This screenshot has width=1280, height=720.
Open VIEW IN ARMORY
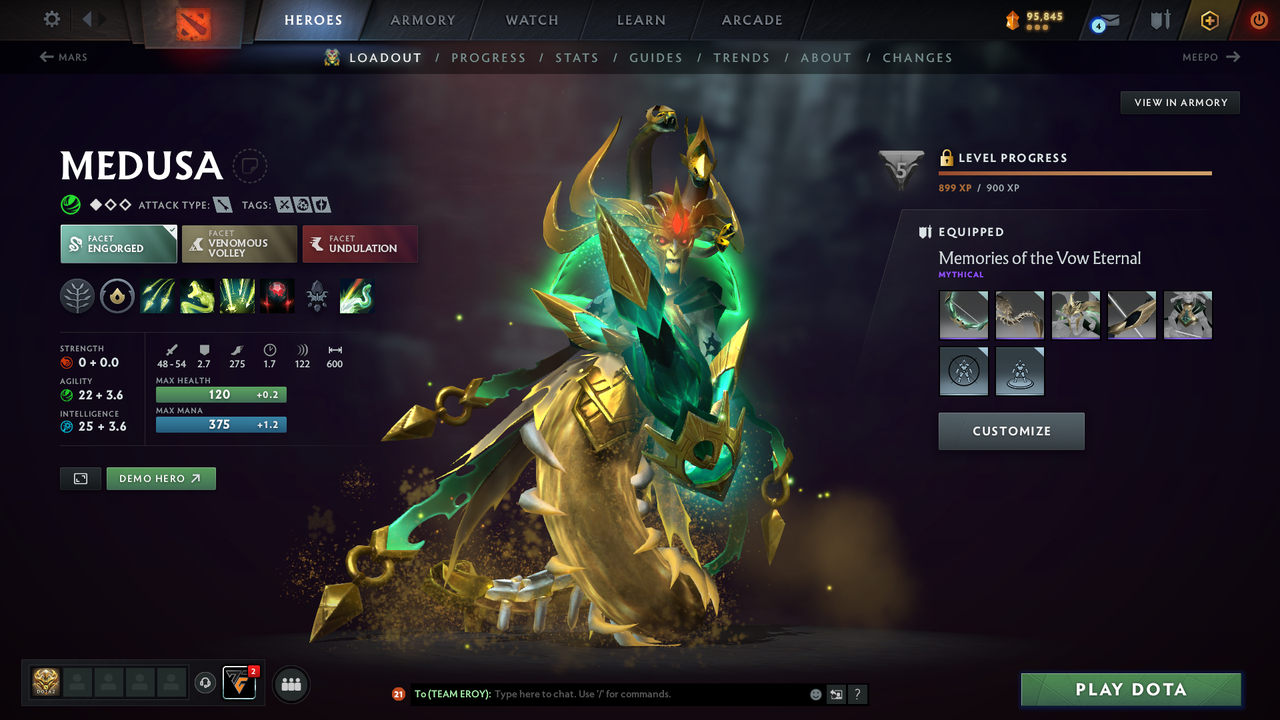[1179, 102]
